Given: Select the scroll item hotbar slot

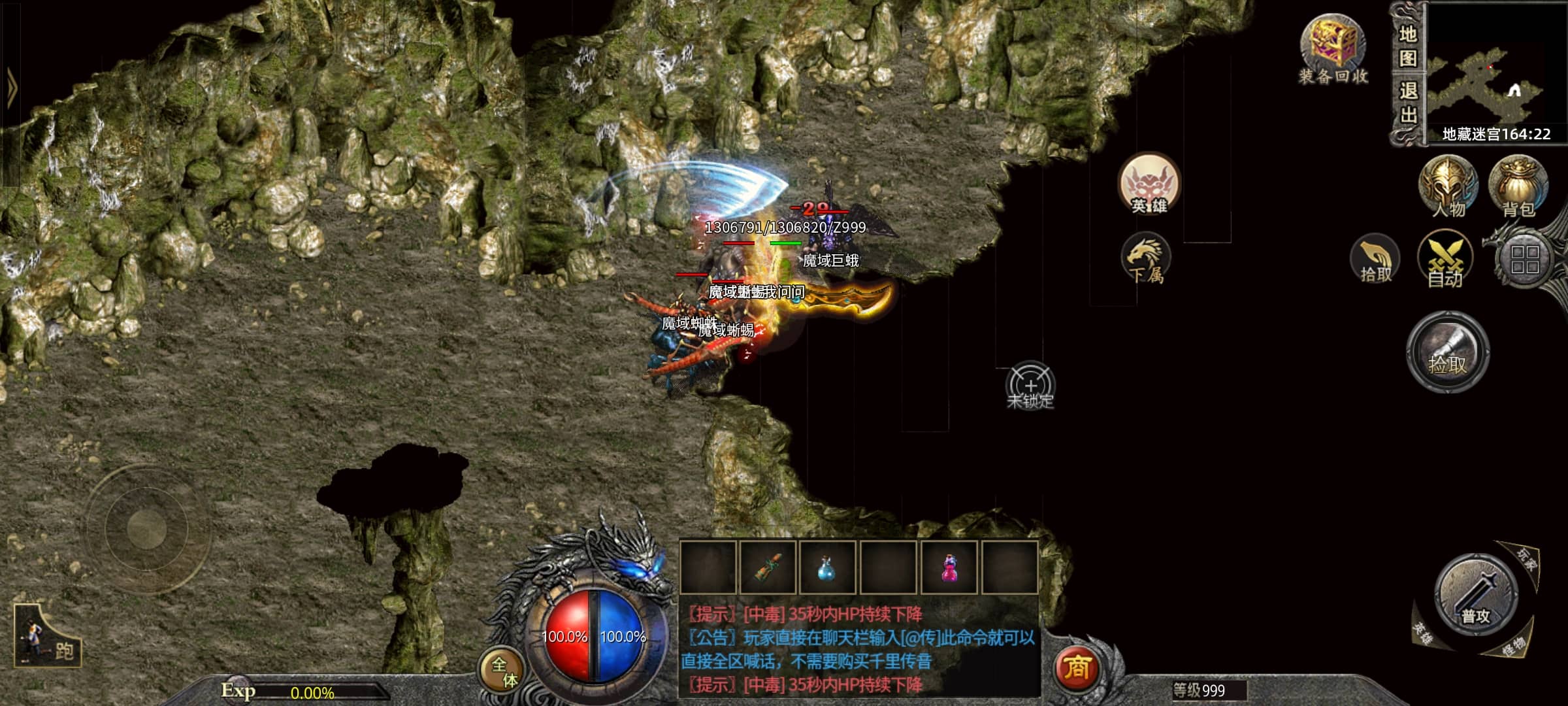Looking at the screenshot, I should coord(768,567).
